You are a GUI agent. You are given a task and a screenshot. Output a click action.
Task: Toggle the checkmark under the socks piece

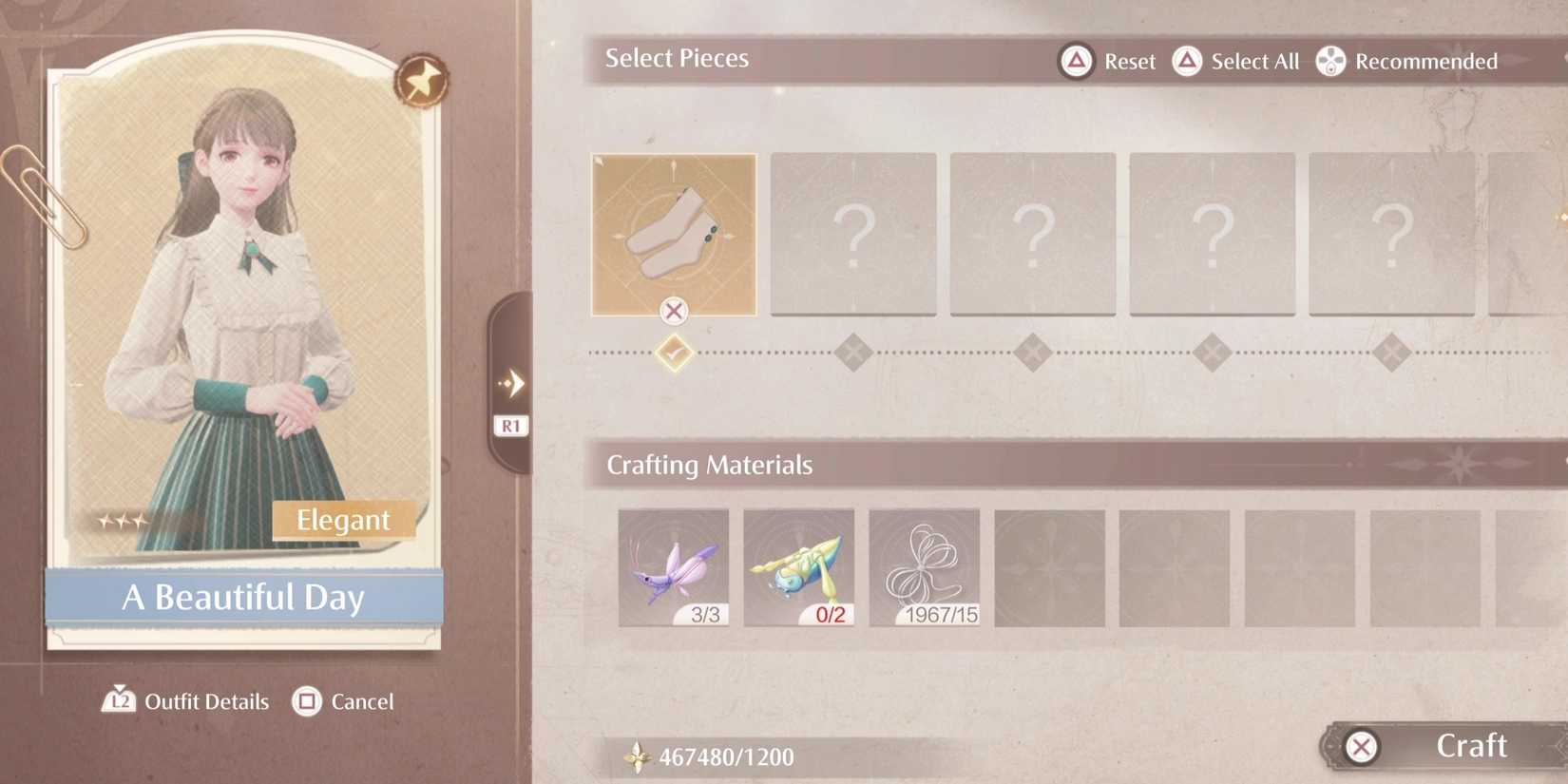(x=674, y=351)
